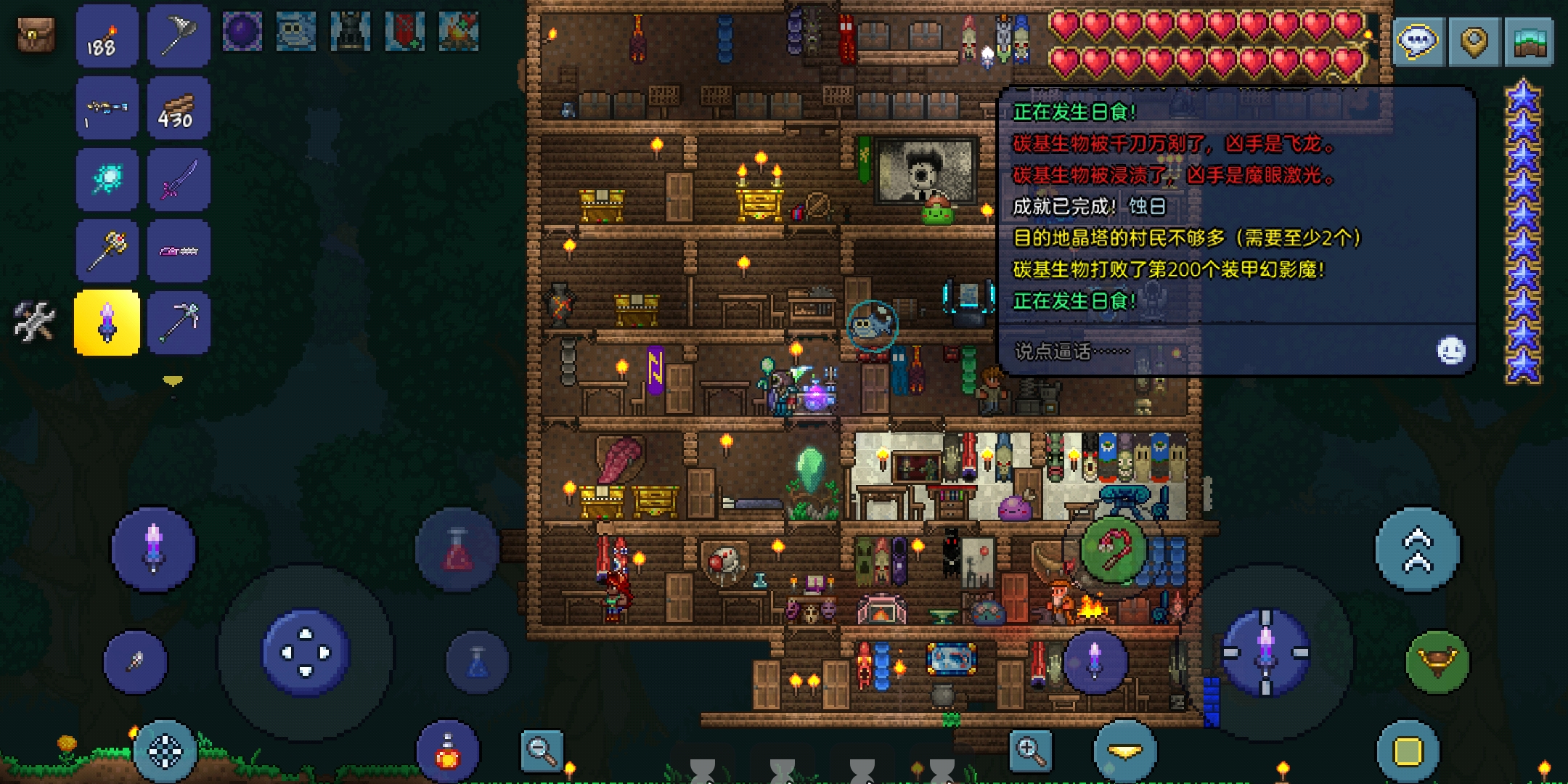Select the wood stack of 430
The image size is (1568, 784).
178,108
